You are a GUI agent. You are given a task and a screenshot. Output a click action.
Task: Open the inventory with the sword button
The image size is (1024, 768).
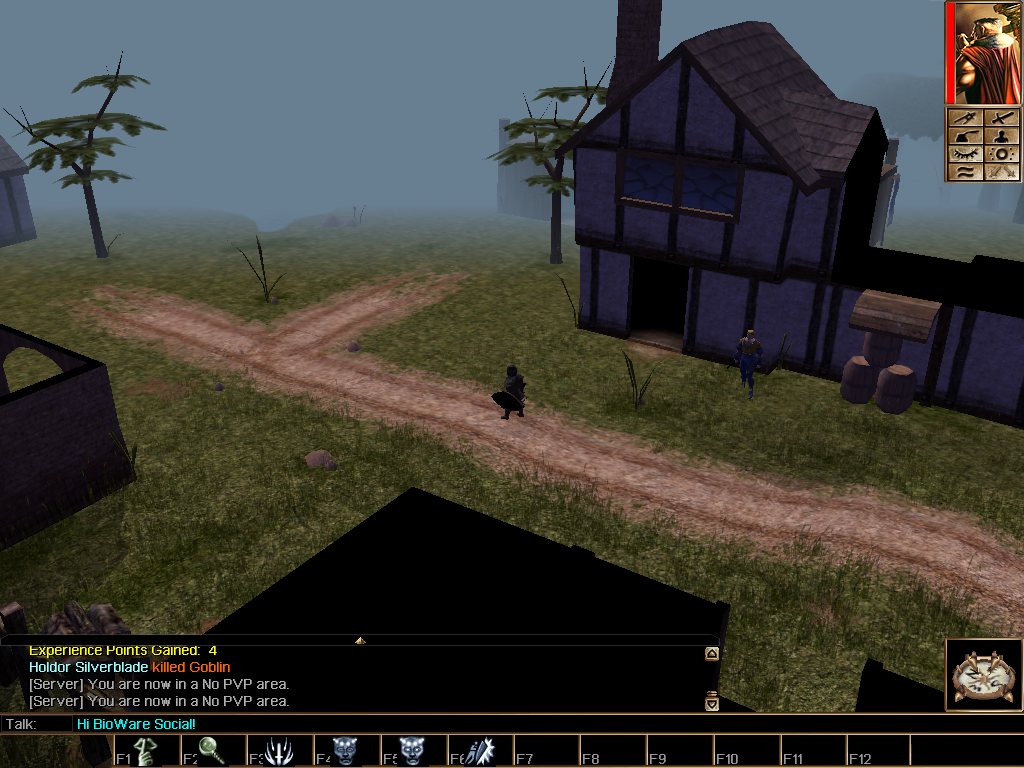(x=1002, y=118)
